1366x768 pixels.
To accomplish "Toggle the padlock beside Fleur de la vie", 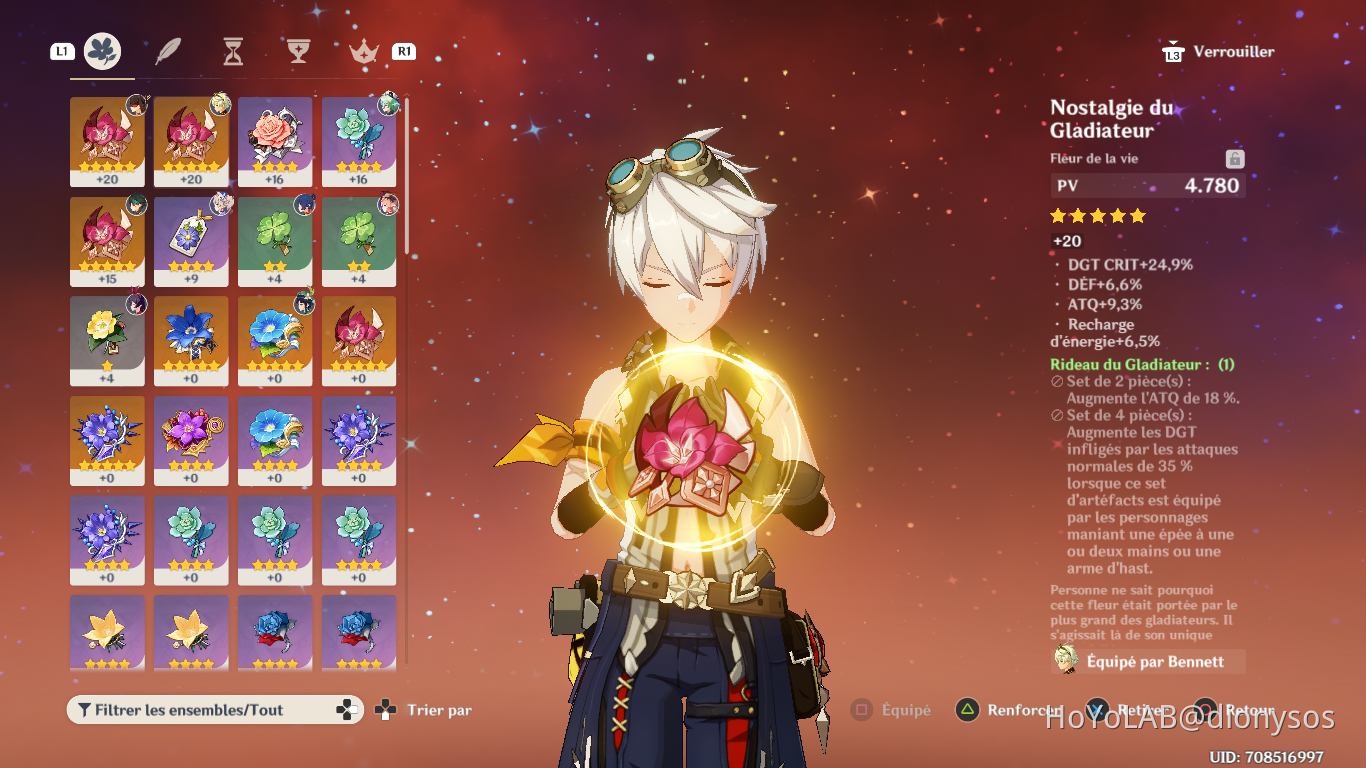I will click(1235, 159).
